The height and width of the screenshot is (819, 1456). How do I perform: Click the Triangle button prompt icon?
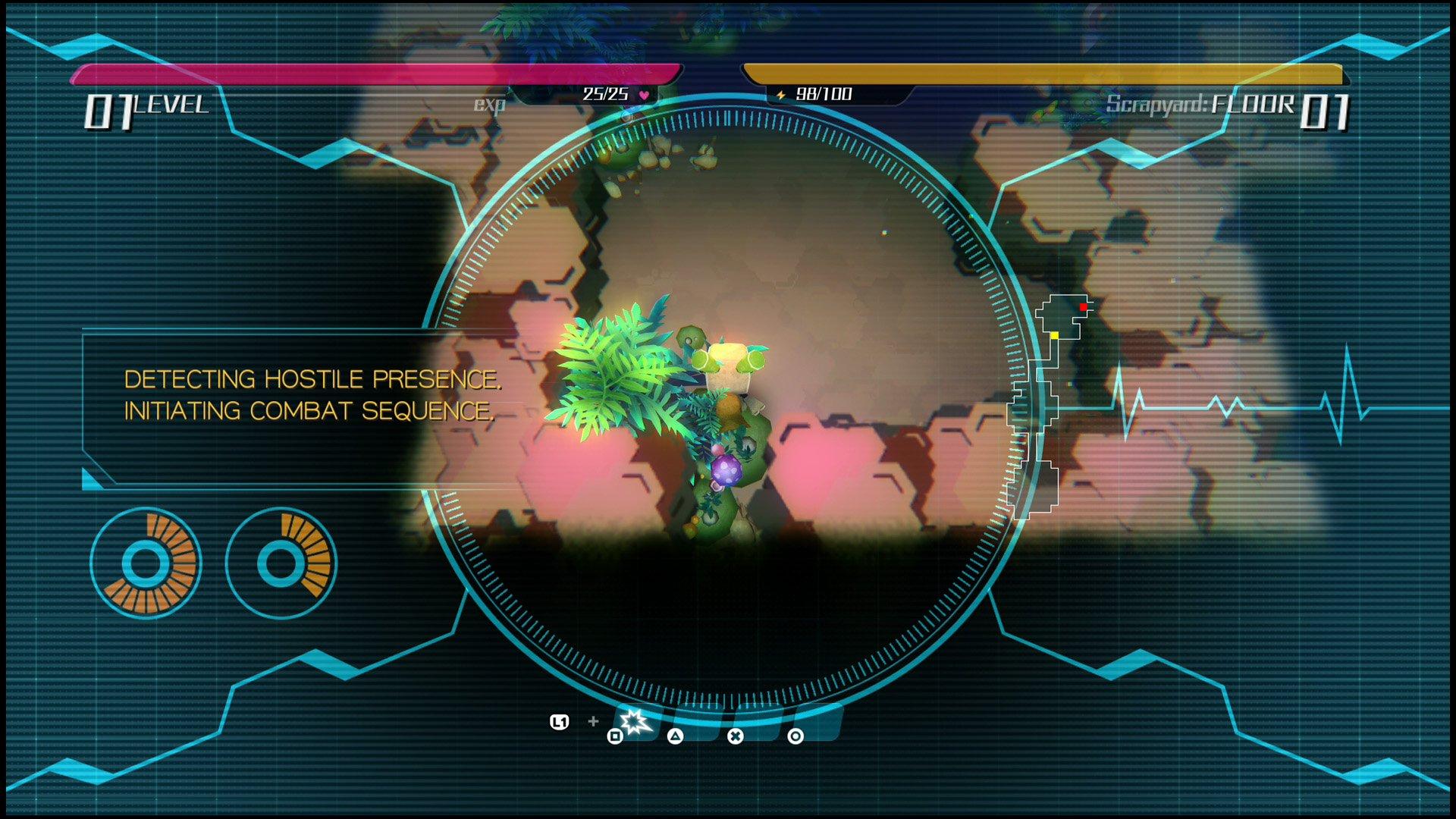pyautogui.click(x=675, y=736)
